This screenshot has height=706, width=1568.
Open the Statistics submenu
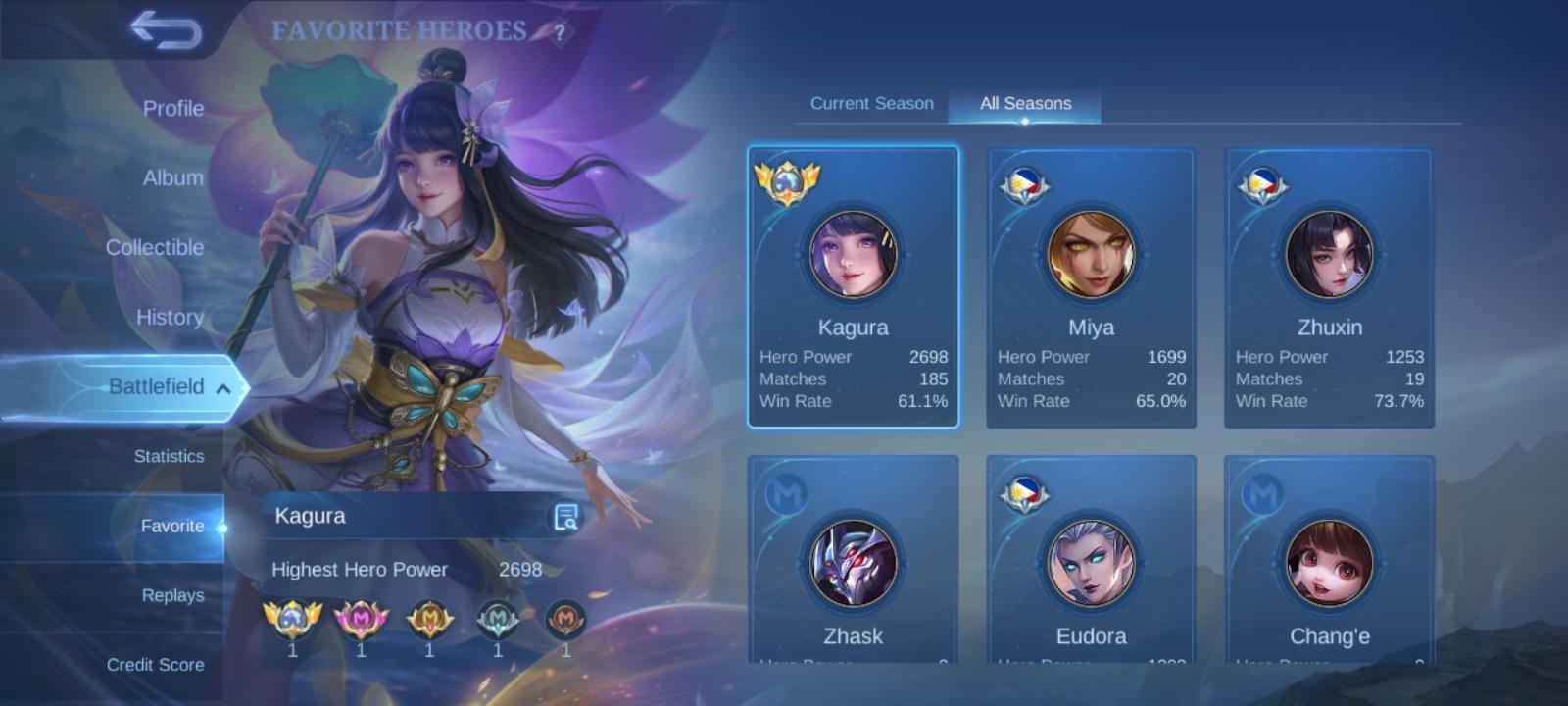[169, 456]
